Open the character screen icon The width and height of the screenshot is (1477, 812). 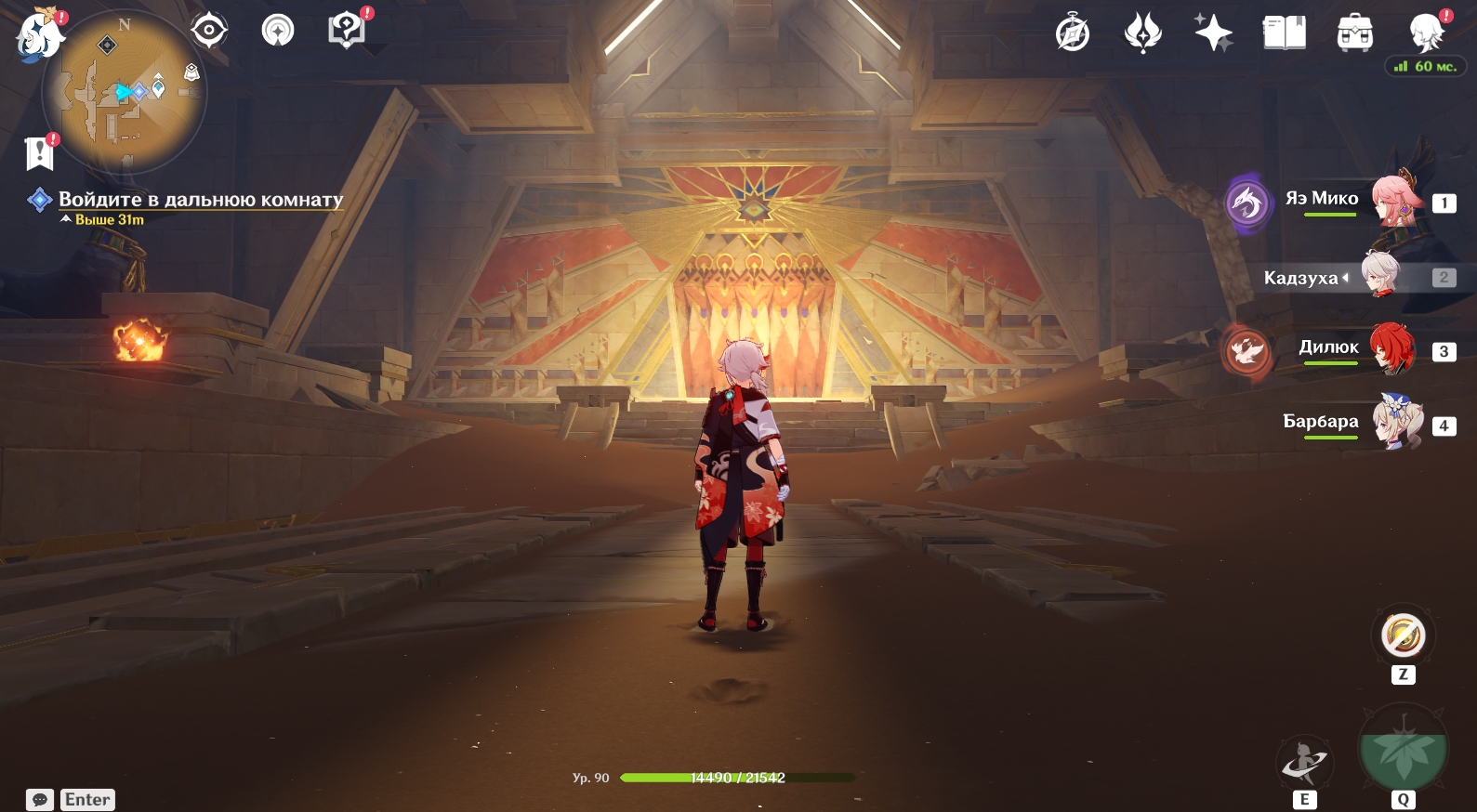point(1426,33)
